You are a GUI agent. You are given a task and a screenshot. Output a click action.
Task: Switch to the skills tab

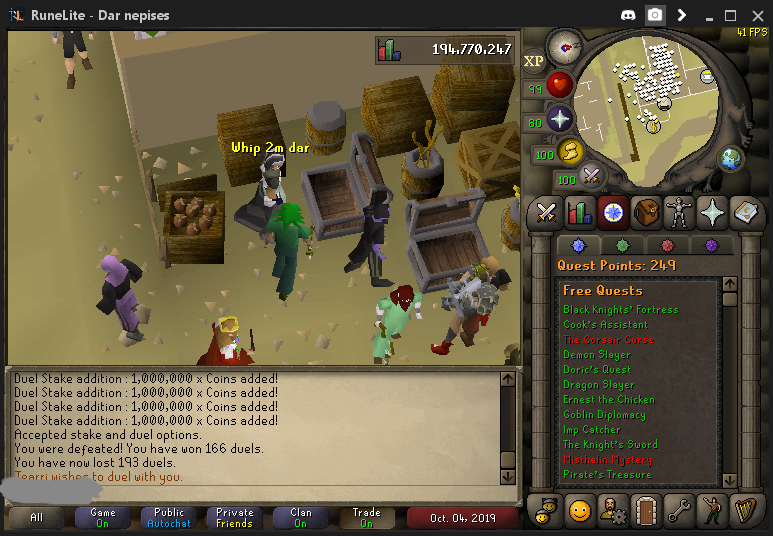[580, 212]
